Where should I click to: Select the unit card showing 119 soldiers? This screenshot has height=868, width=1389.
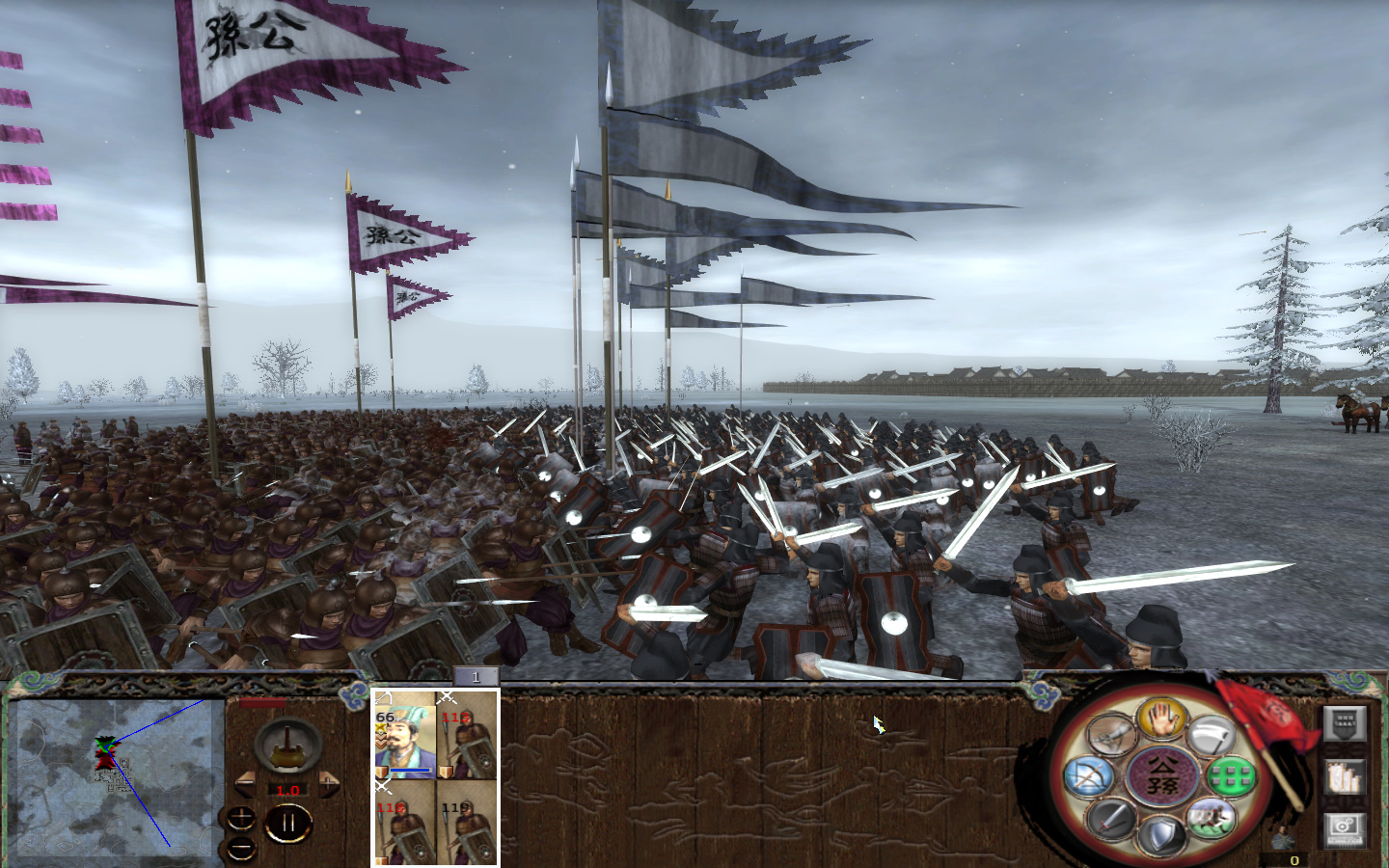pyautogui.click(x=468, y=829)
